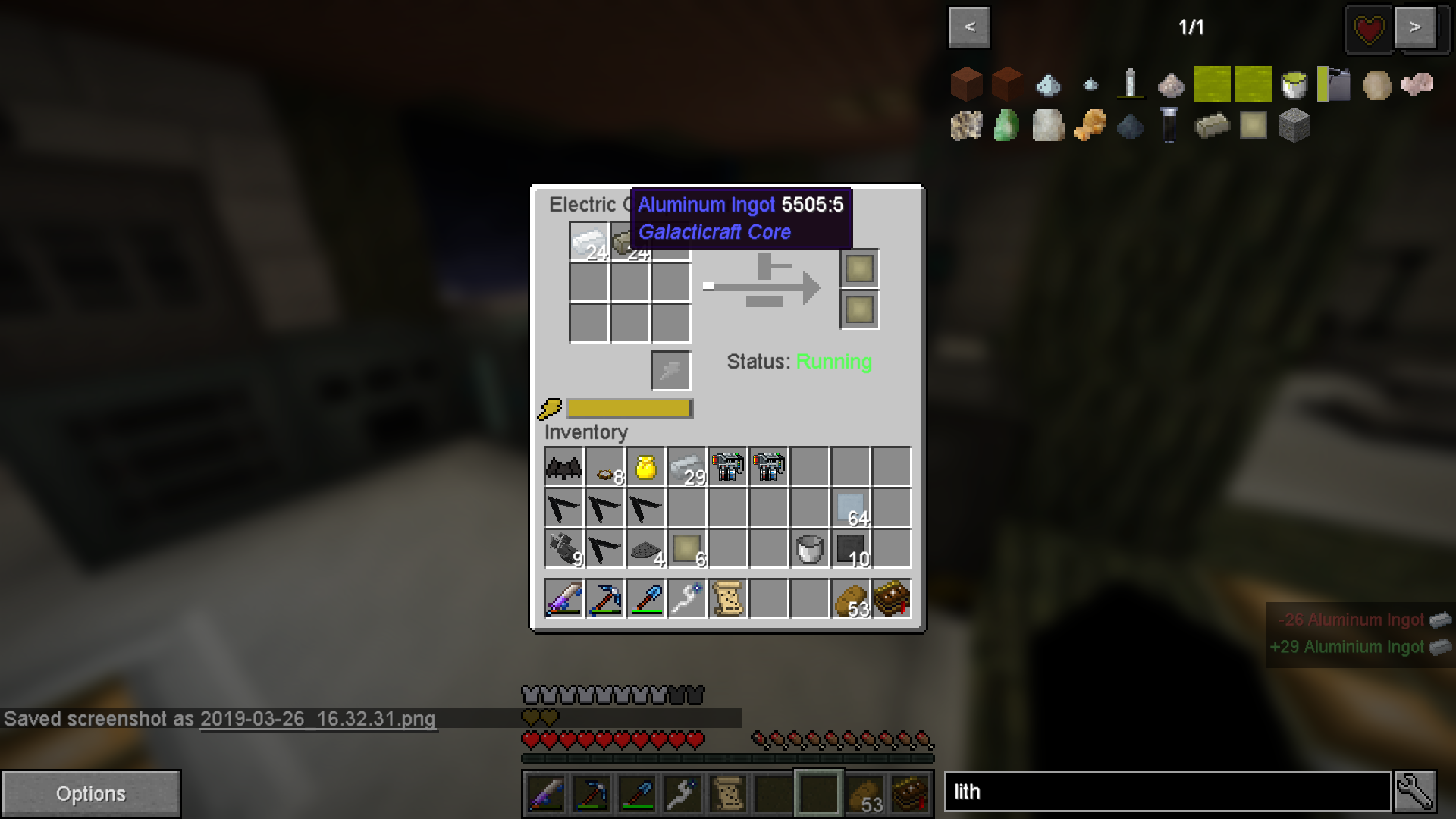This screenshot has width=1456, height=819.
Task: Click the wand item in the hotbar
Action: pos(682,793)
